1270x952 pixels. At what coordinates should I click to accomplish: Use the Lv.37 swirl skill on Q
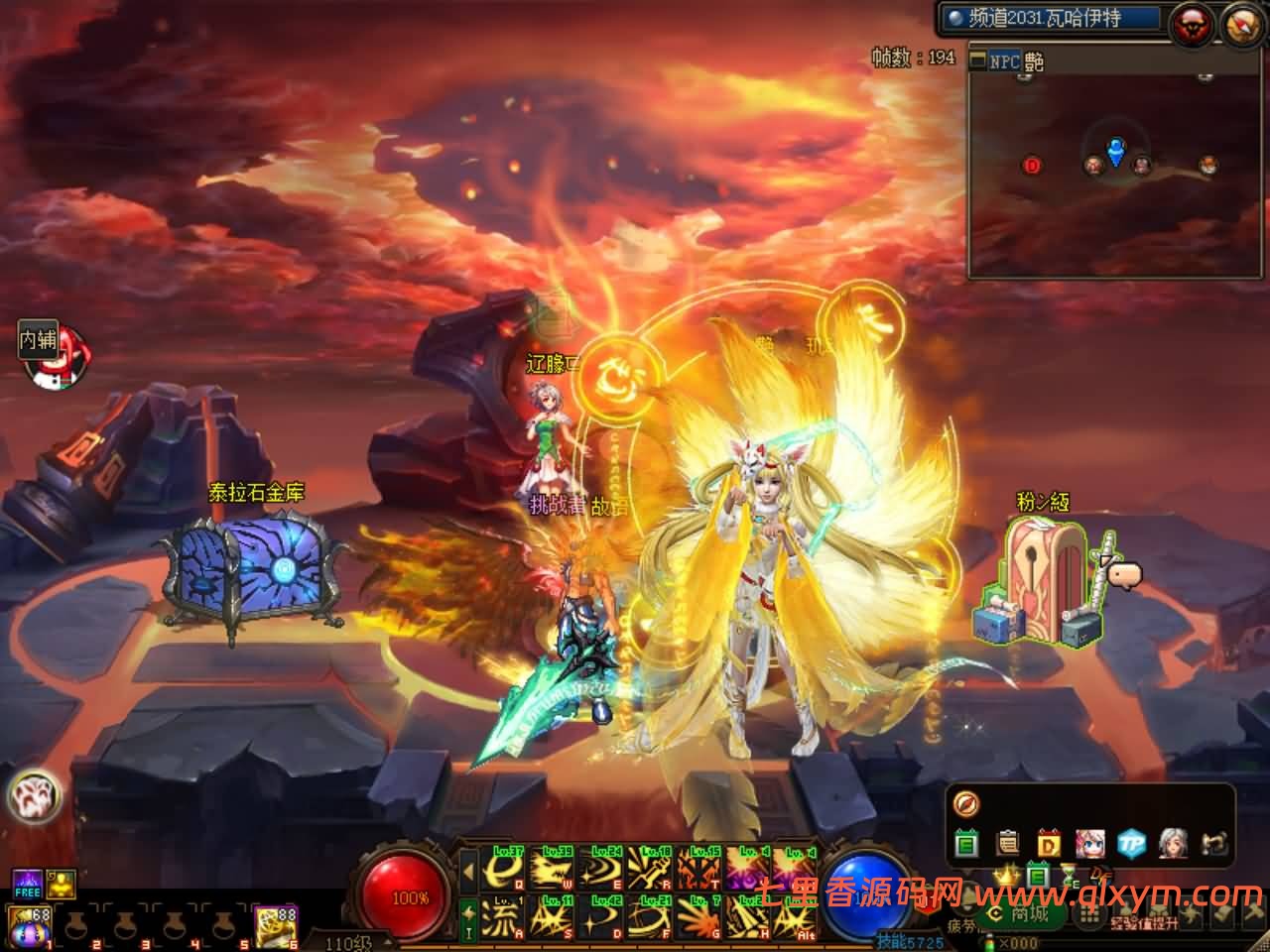[x=503, y=868]
